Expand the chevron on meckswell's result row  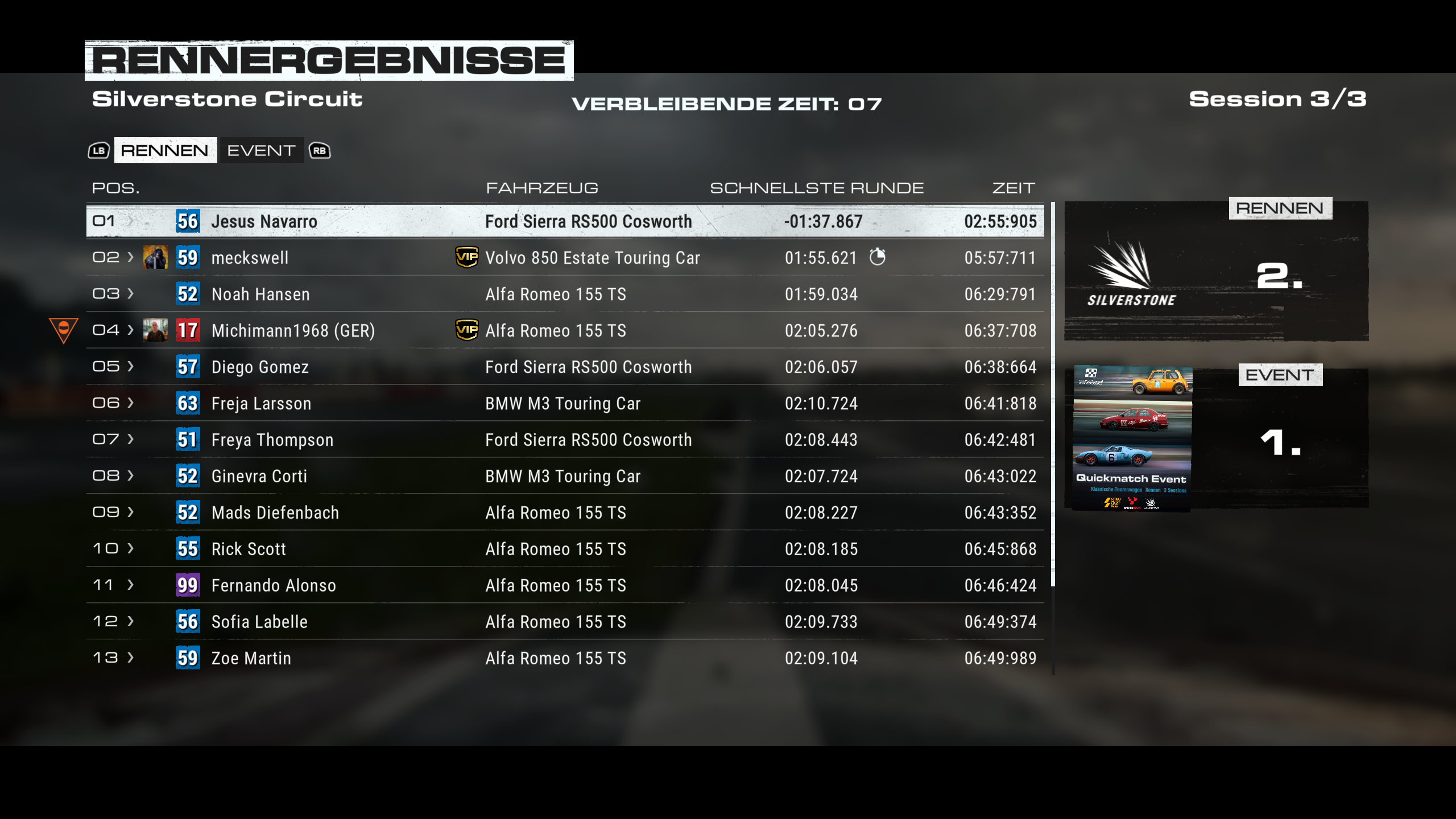pyautogui.click(x=131, y=257)
